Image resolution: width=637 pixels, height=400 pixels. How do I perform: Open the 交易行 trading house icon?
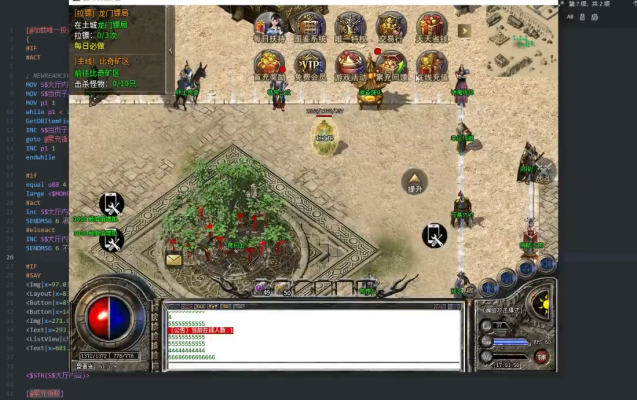click(391, 28)
